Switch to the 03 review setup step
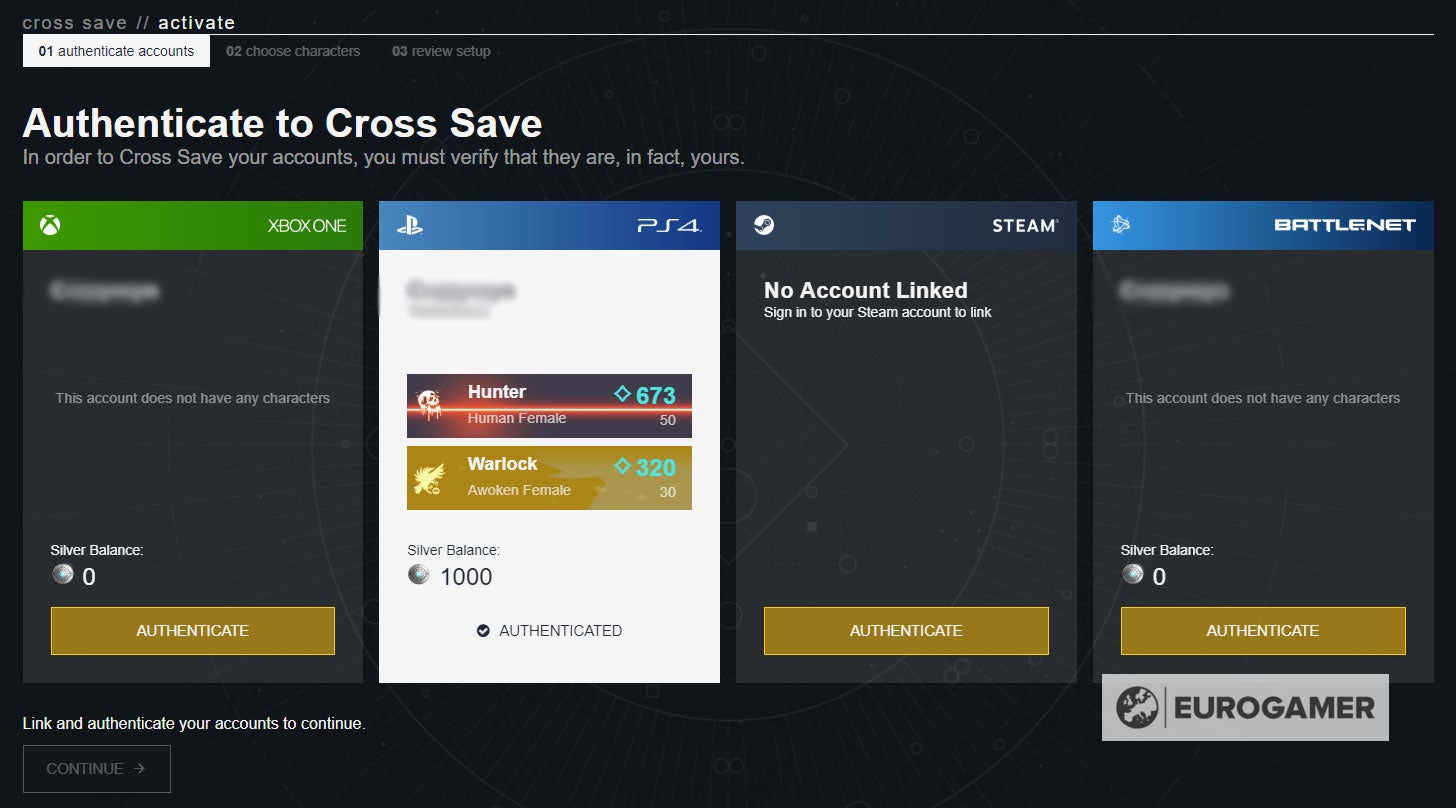Image resolution: width=1456 pixels, height=808 pixels. [440, 50]
